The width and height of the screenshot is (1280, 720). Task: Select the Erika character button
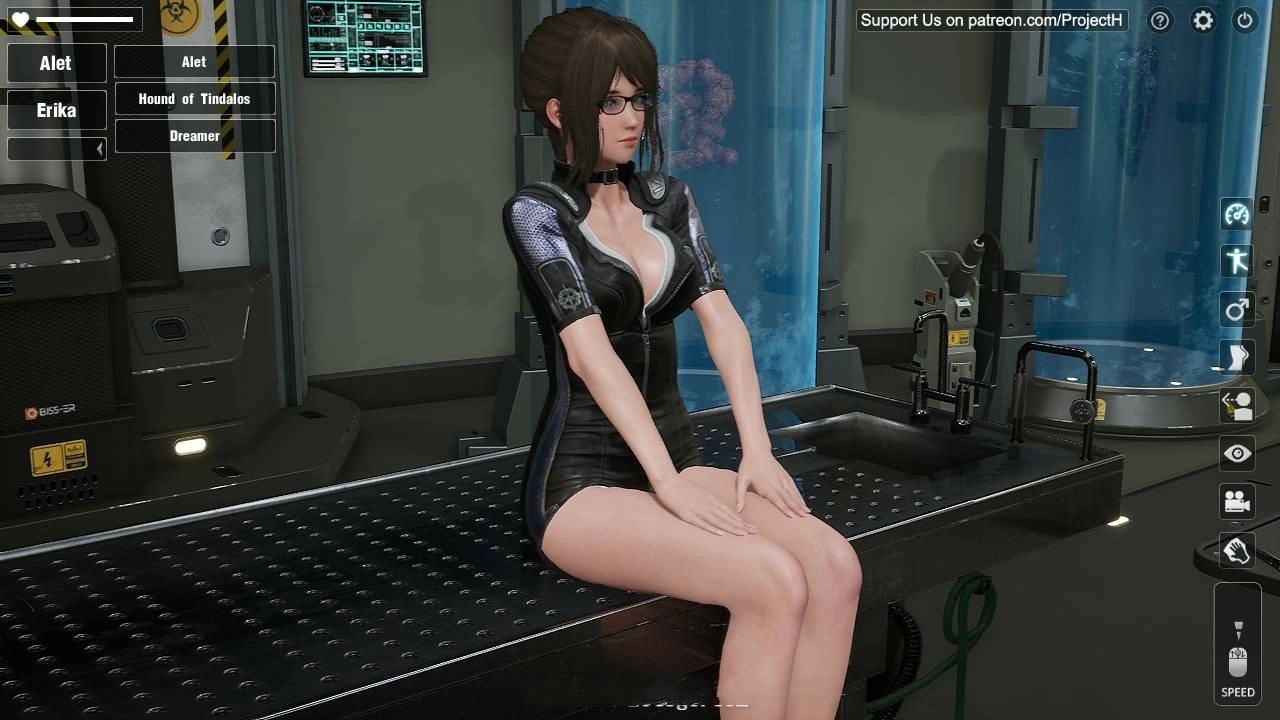click(x=56, y=110)
